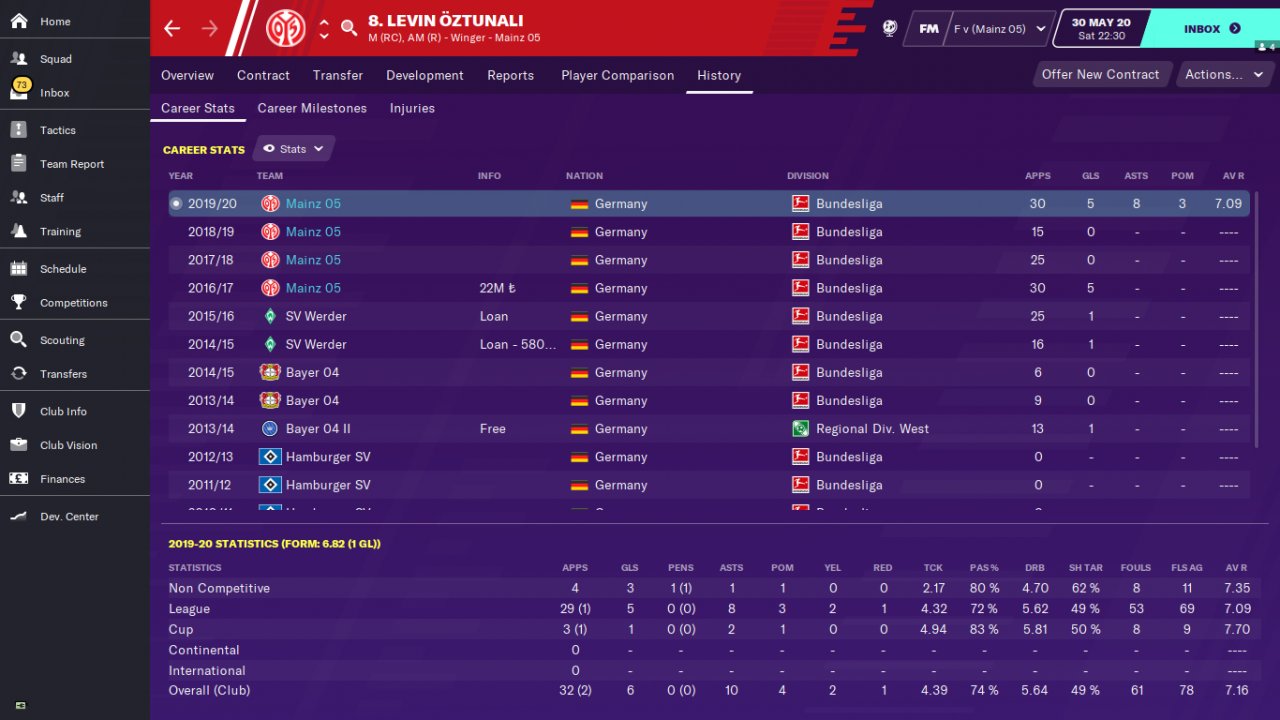Expand the Stats view dropdown
Screen dimensions: 1280x720
(294, 149)
